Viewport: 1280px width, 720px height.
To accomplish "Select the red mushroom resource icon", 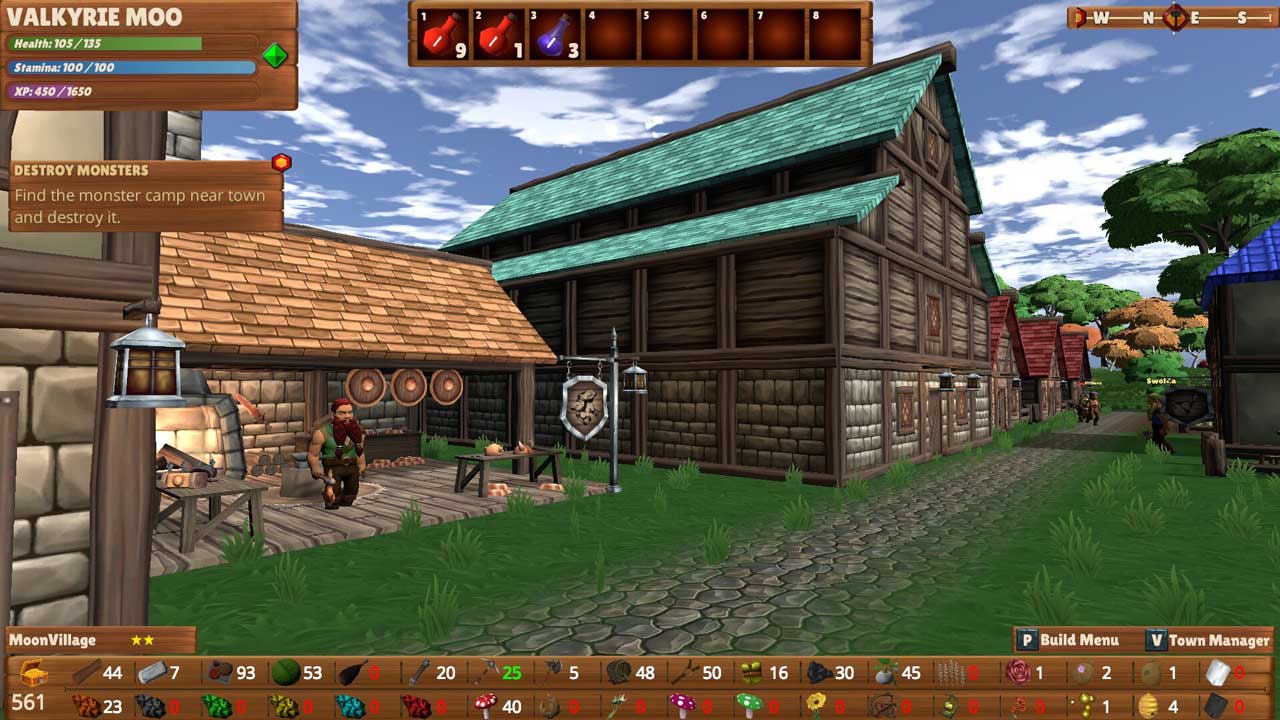I will click(x=485, y=705).
